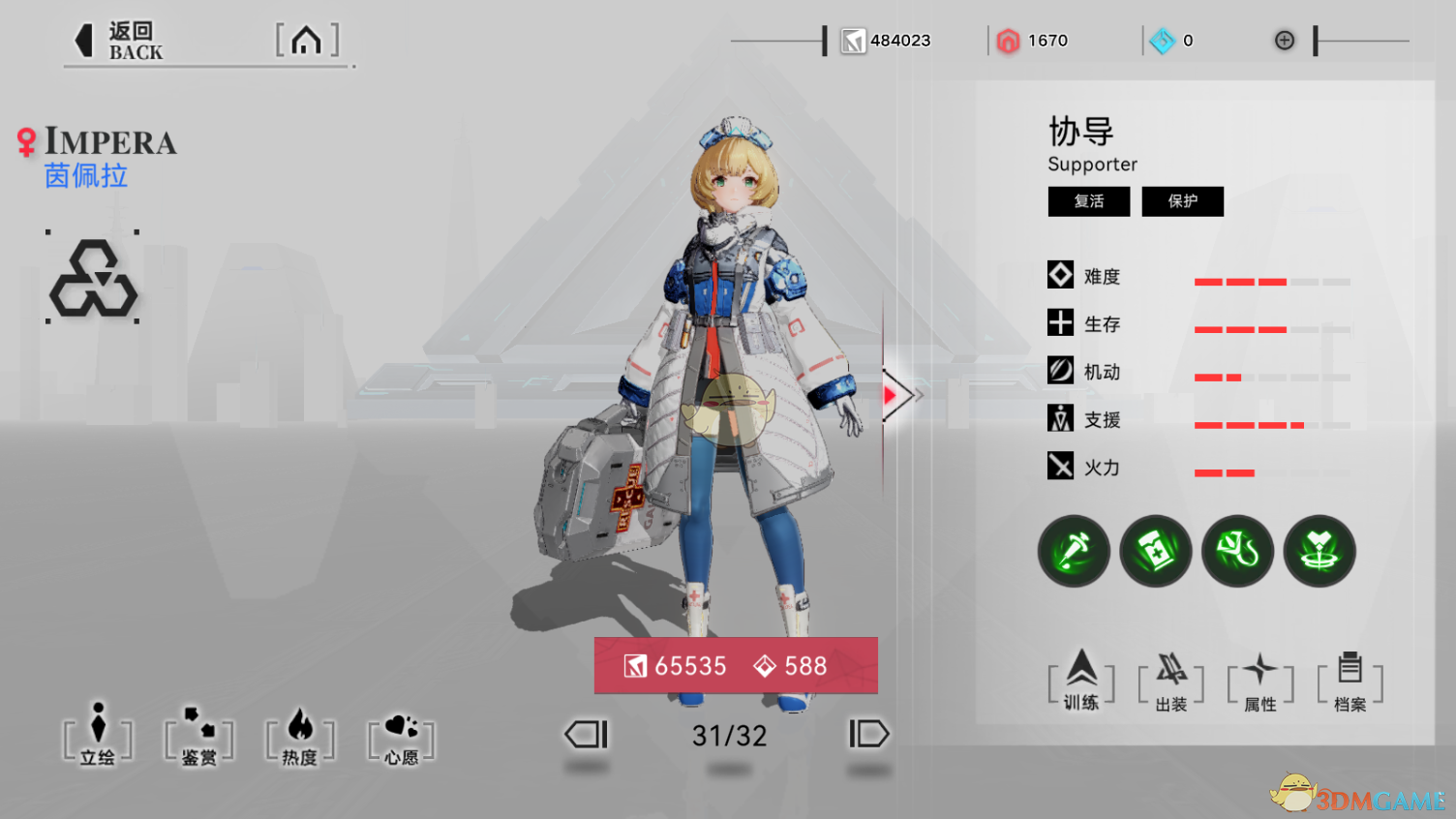Open the 热度 popularity button
The image size is (1456, 819).
tap(300, 738)
